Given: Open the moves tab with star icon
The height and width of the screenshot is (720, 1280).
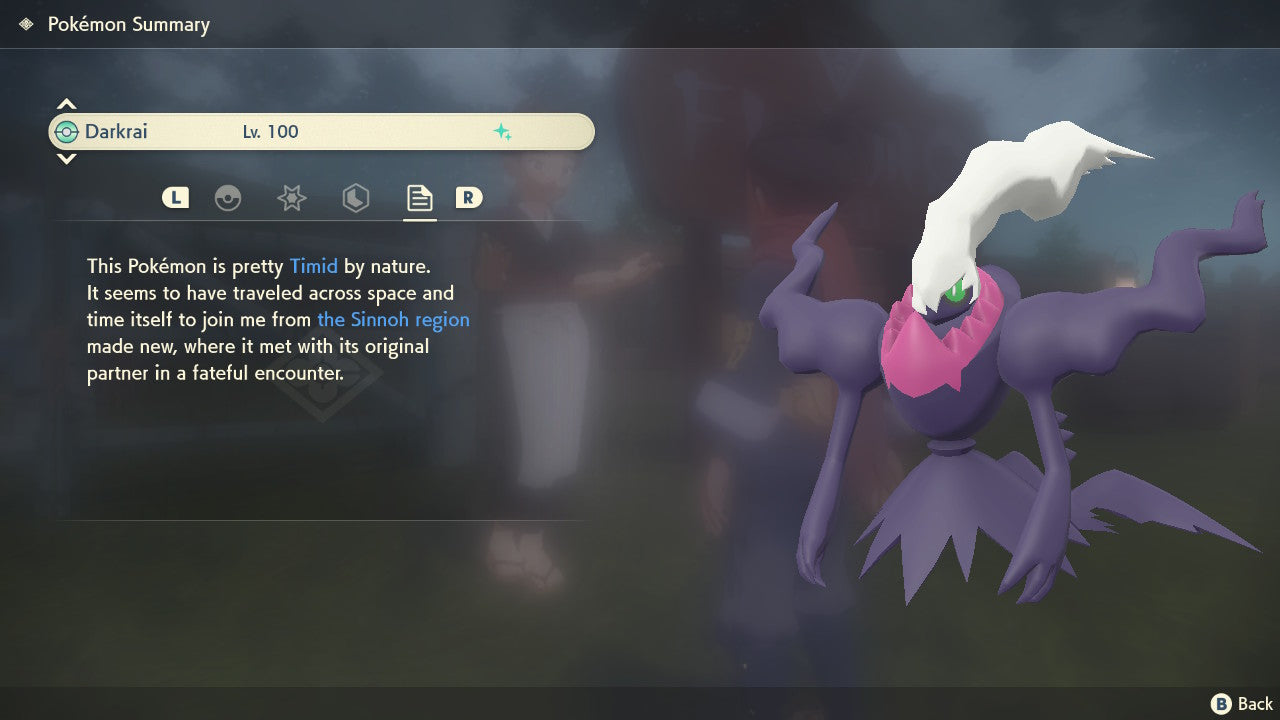Looking at the screenshot, I should tap(291, 198).
